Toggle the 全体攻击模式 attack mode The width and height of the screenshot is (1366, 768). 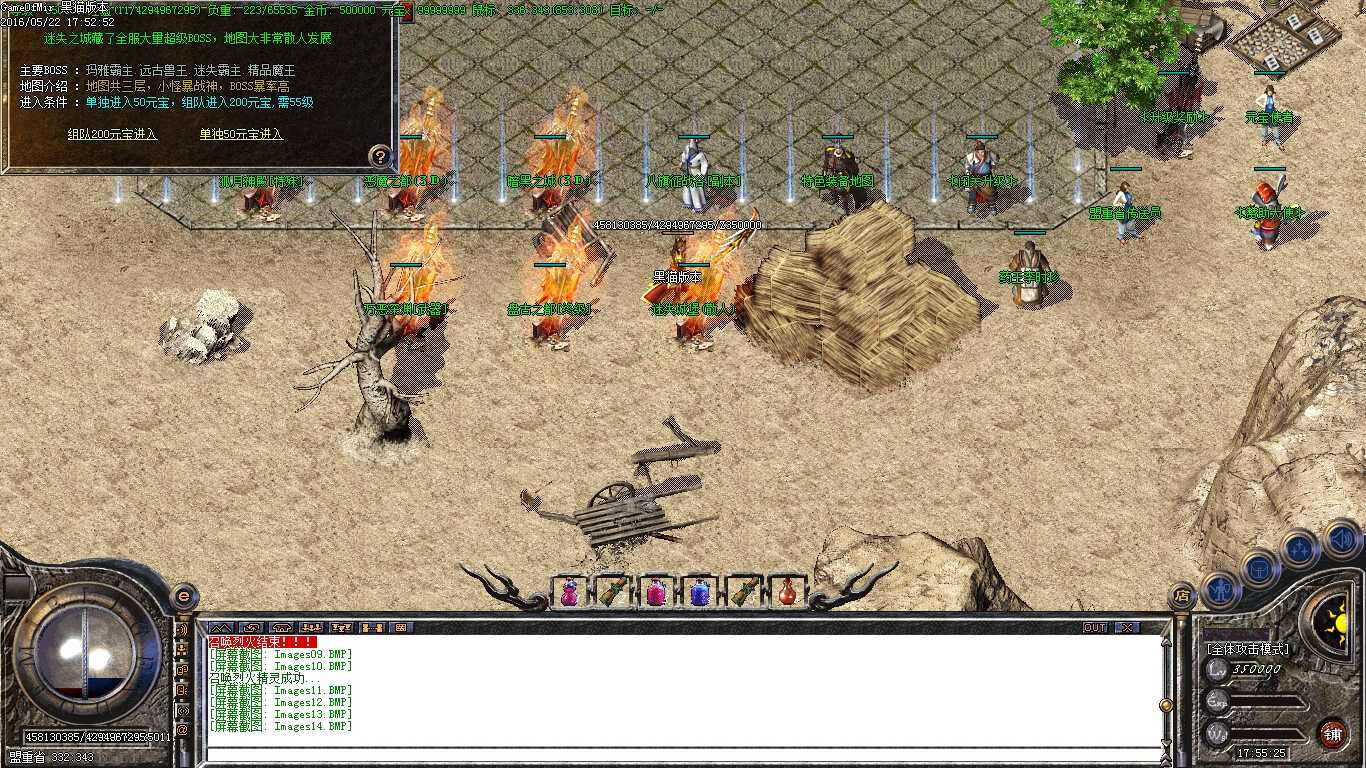[1248, 648]
